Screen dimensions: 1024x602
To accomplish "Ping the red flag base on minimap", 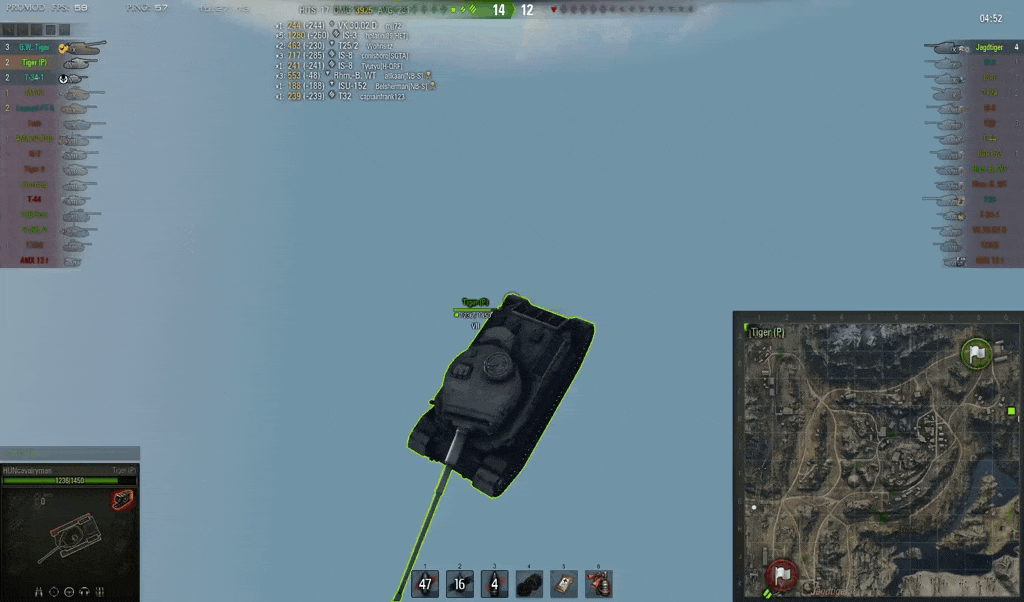I will 782,574.
